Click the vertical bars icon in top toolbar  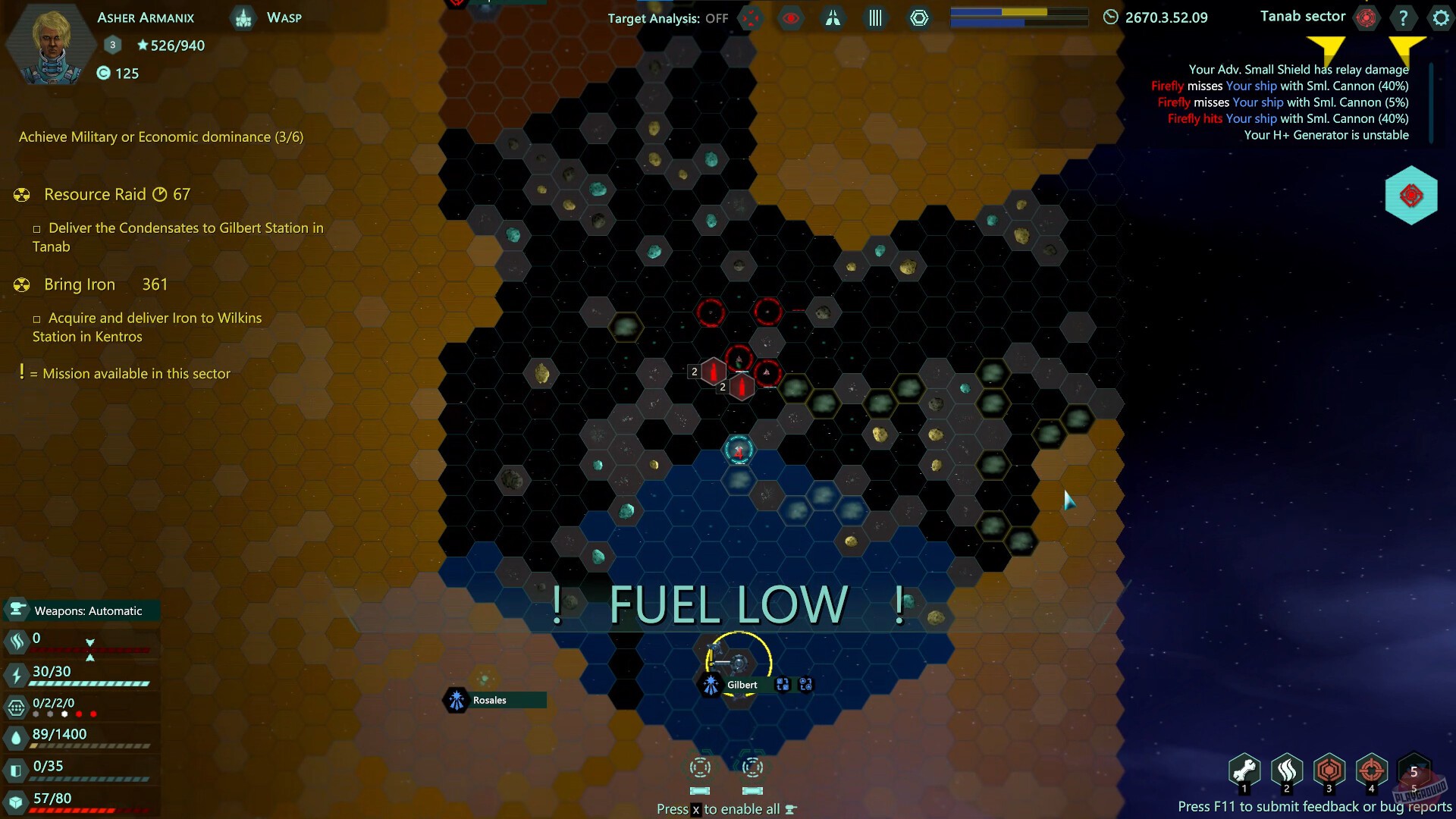(874, 17)
